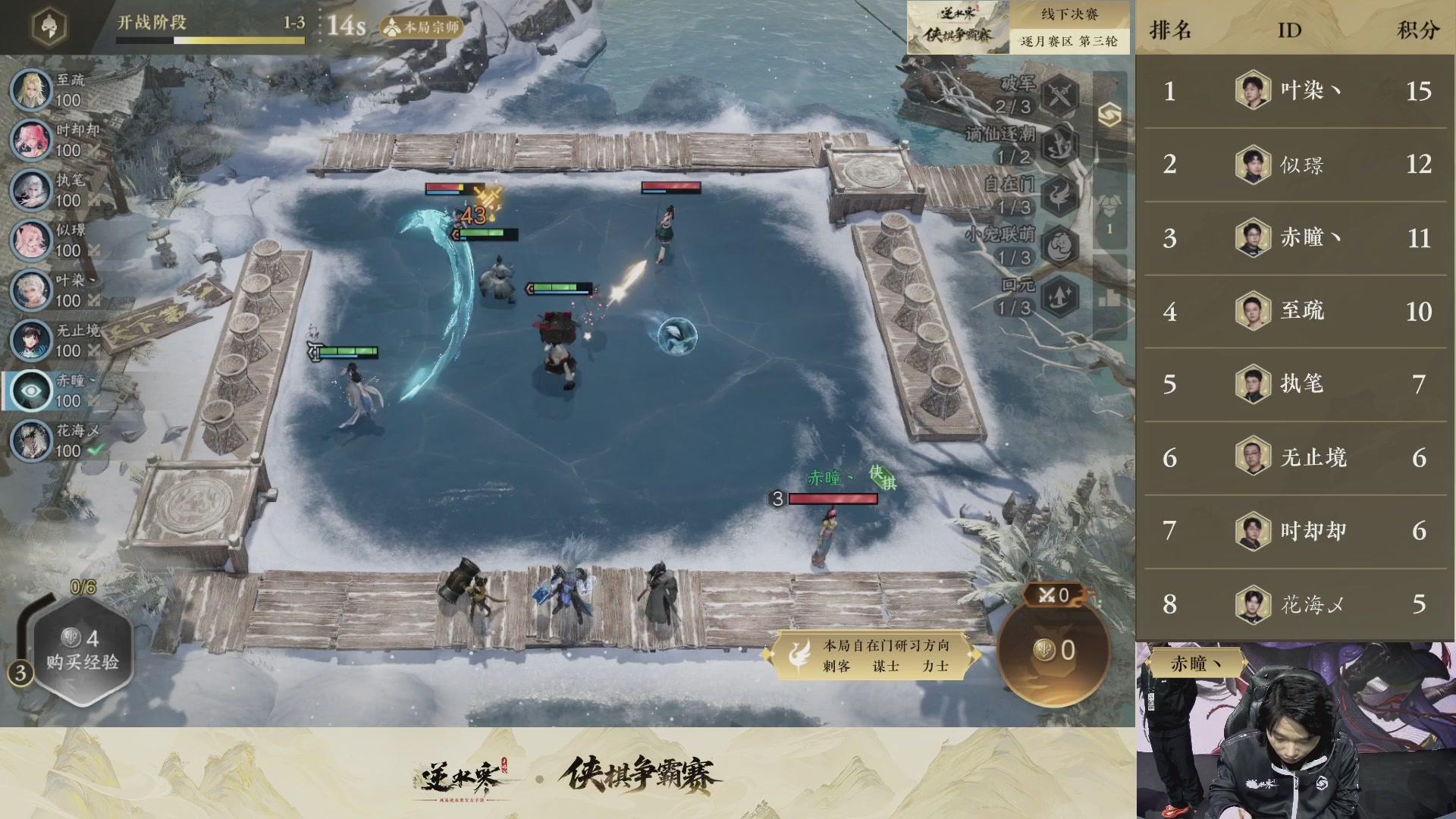This screenshot has height=819, width=1456.
Task: Select the 回元 synergy icon
Action: pos(1058,294)
